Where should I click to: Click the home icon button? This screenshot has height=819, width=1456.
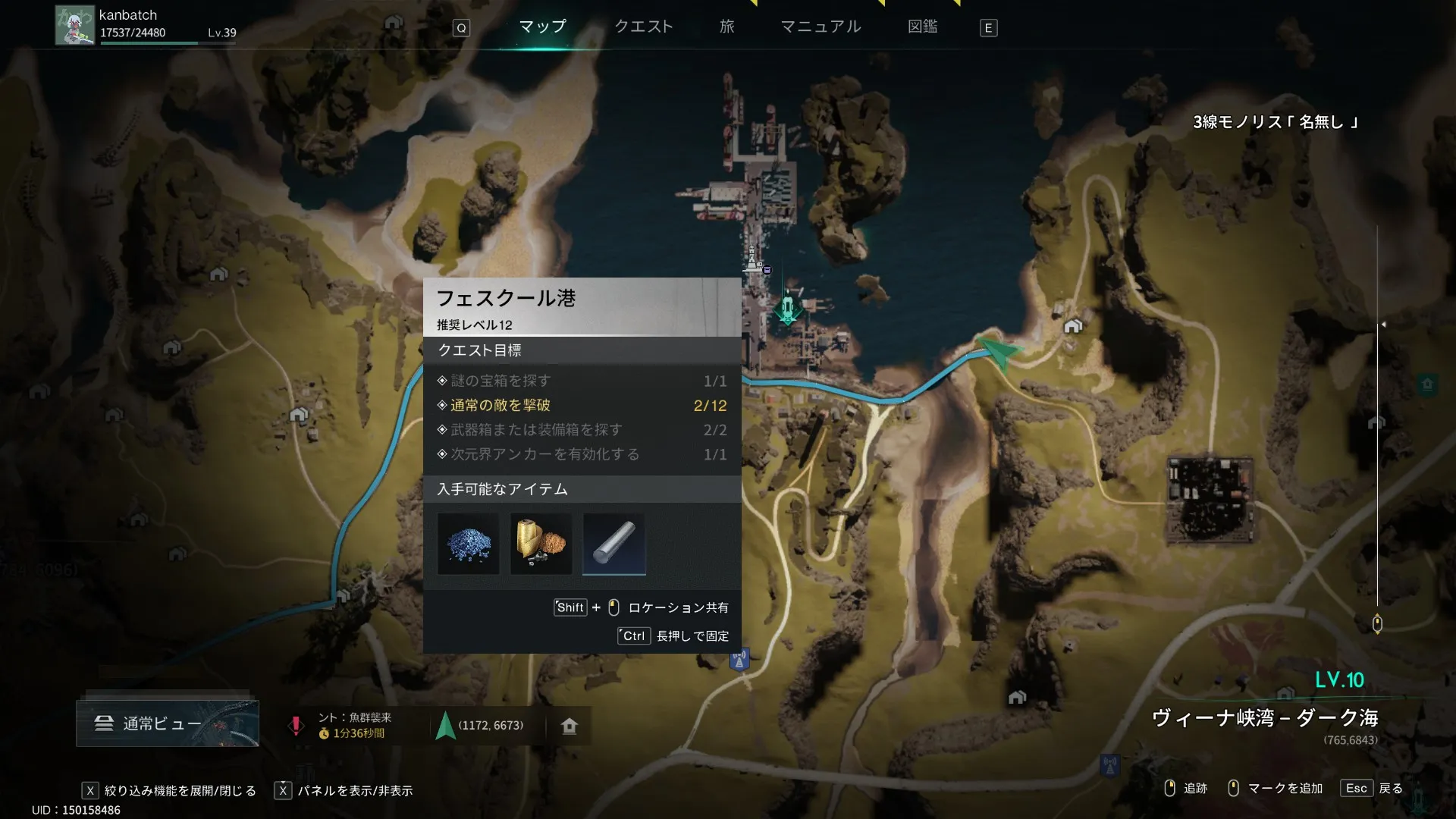coord(570,726)
